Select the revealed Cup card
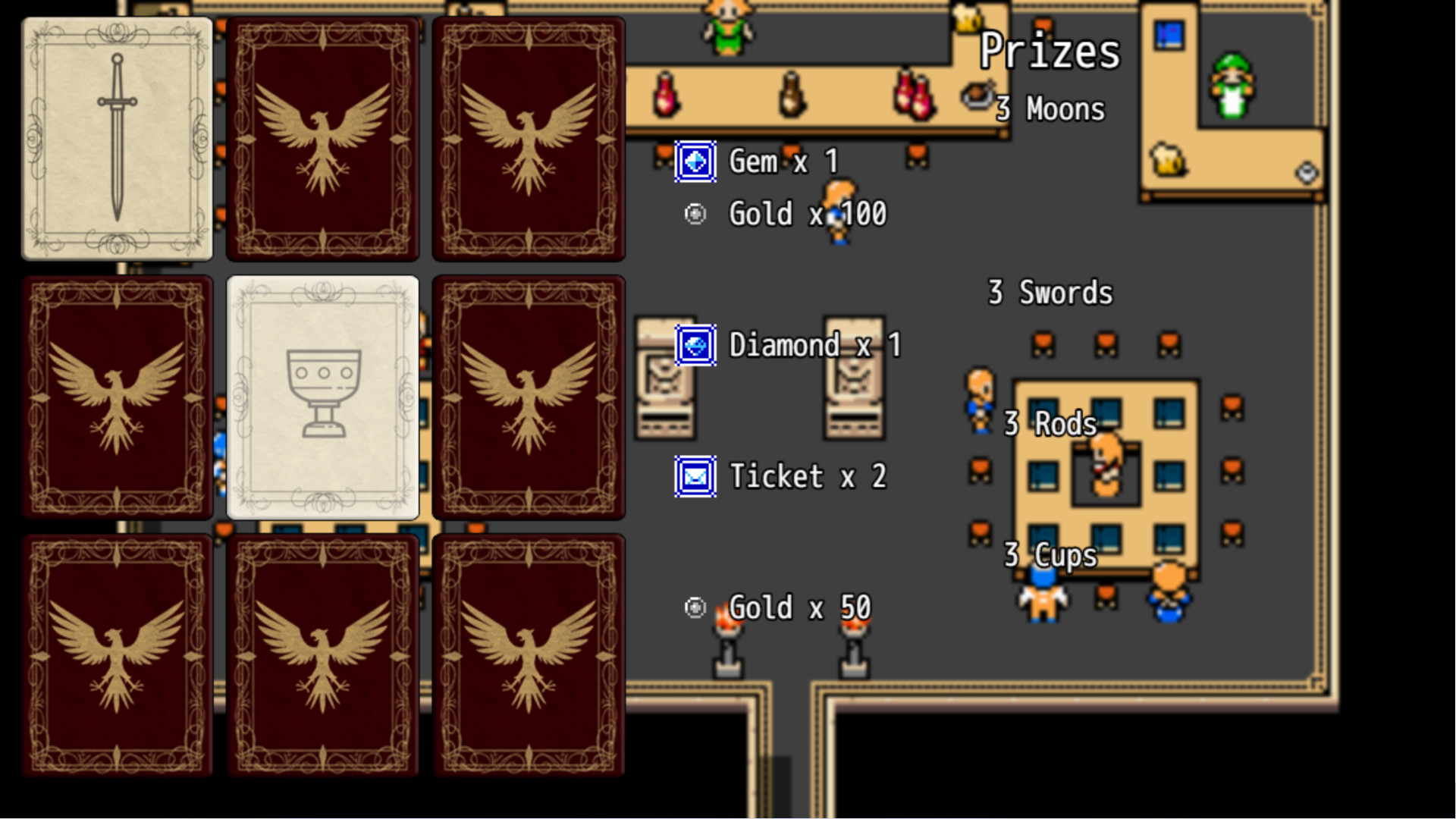Image resolution: width=1456 pixels, height=819 pixels. 323,397
